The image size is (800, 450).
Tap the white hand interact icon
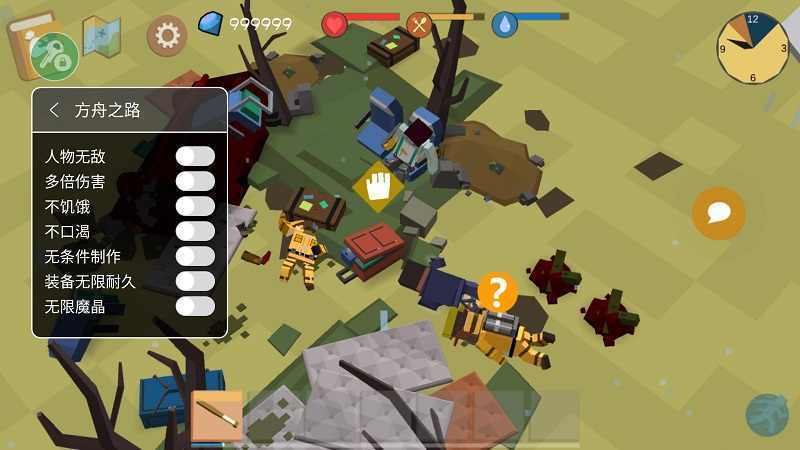(x=377, y=186)
